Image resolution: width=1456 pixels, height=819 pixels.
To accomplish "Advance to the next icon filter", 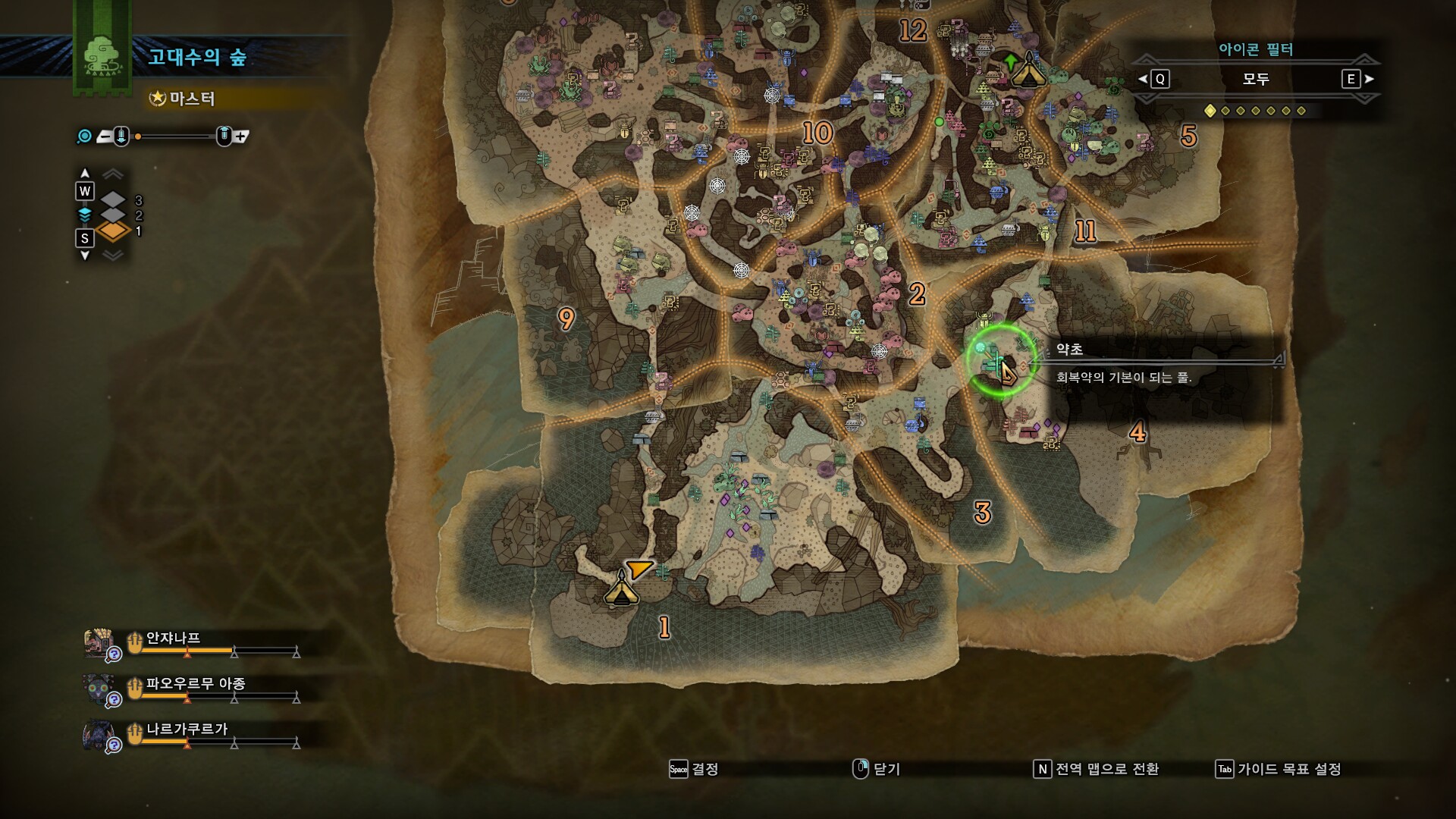I will click(x=1357, y=79).
